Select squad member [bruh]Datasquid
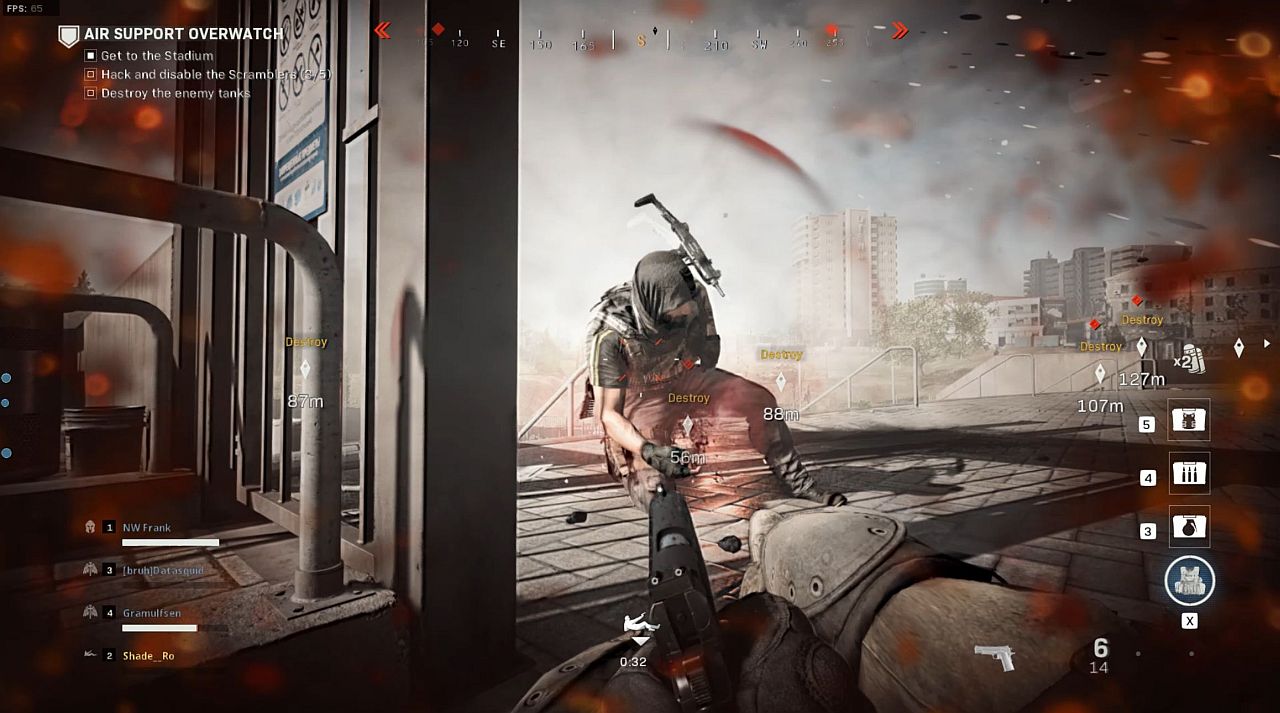The width and height of the screenshot is (1280, 713). point(162,570)
